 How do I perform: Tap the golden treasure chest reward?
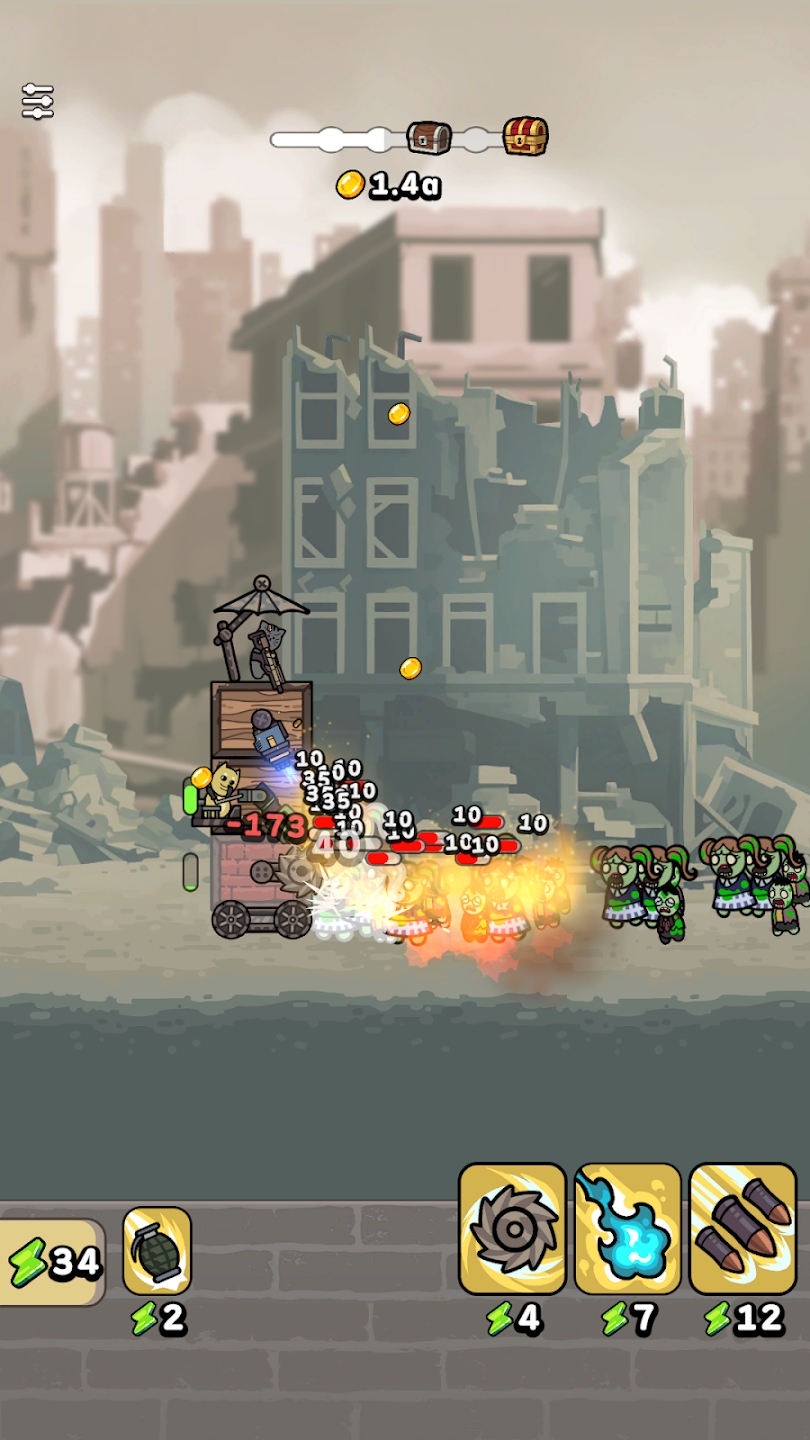pos(525,136)
